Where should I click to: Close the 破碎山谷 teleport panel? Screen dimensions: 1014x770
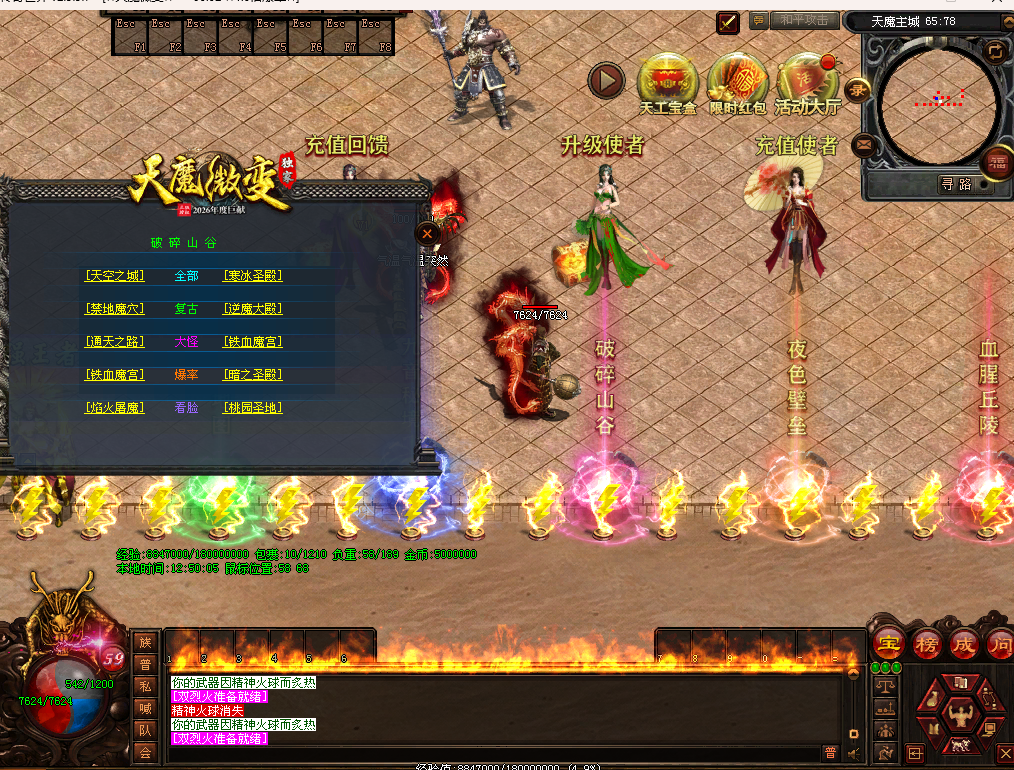click(x=427, y=233)
